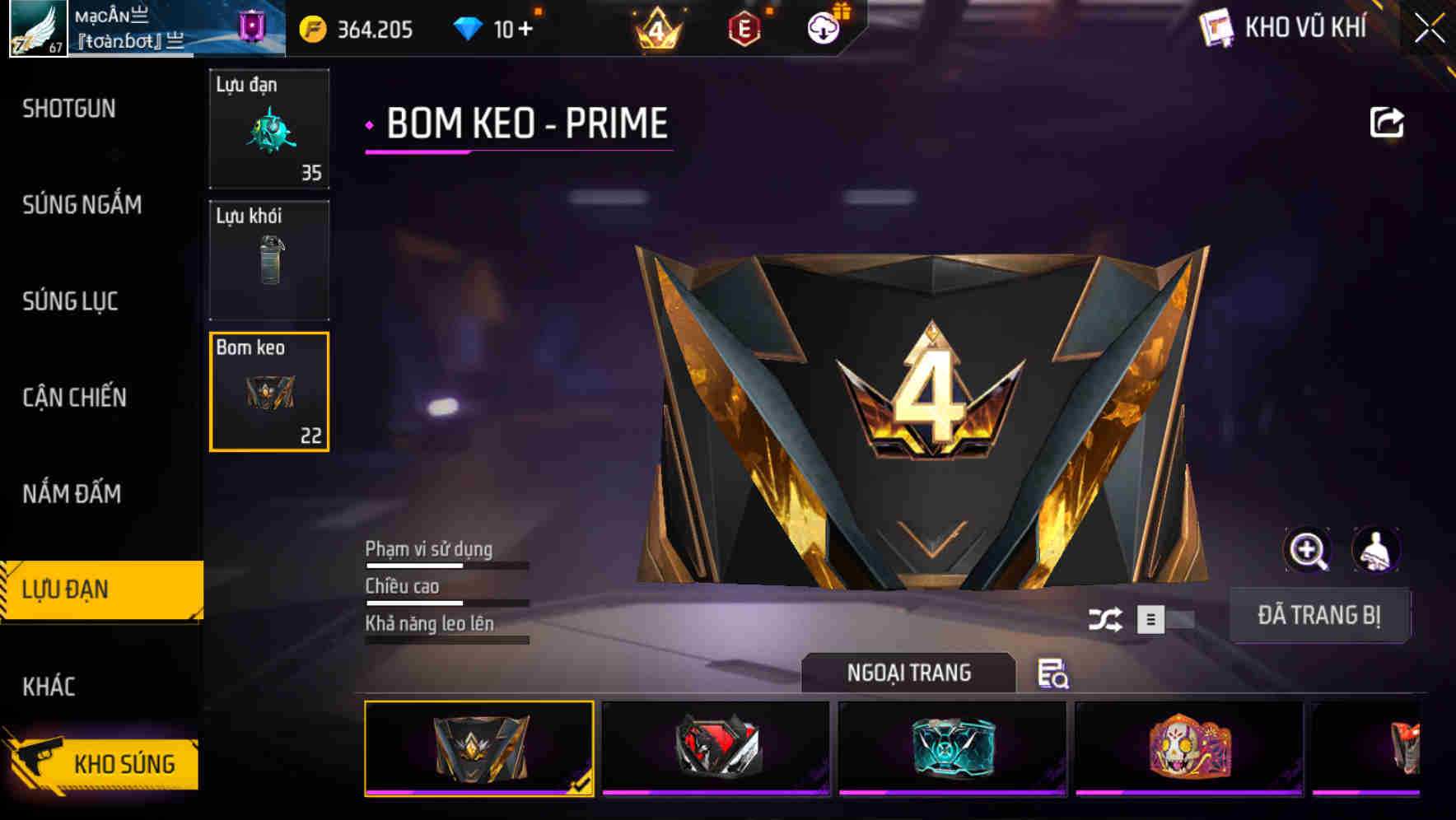Screen dimensions: 1456x820
Task: Open the CẬN CHIẾN category
Action: [72, 397]
